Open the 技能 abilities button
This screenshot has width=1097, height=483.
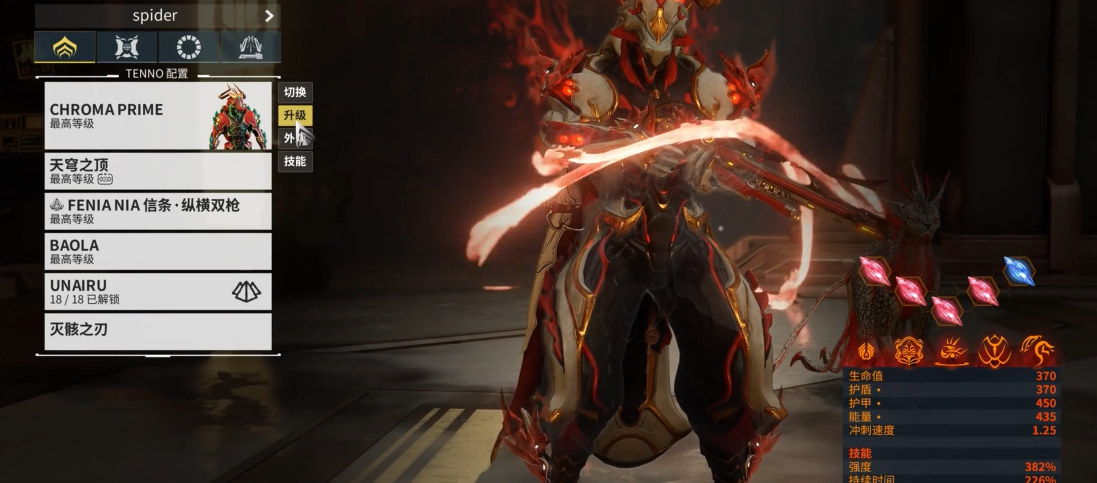(295, 161)
